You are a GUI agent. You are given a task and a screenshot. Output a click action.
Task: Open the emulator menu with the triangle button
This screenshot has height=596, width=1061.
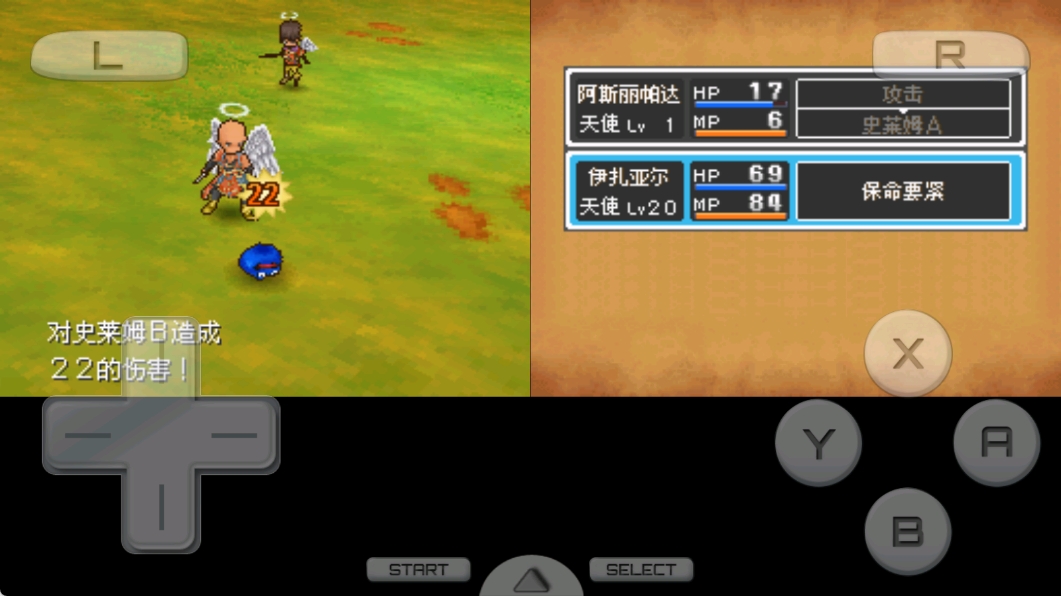[x=532, y=579]
